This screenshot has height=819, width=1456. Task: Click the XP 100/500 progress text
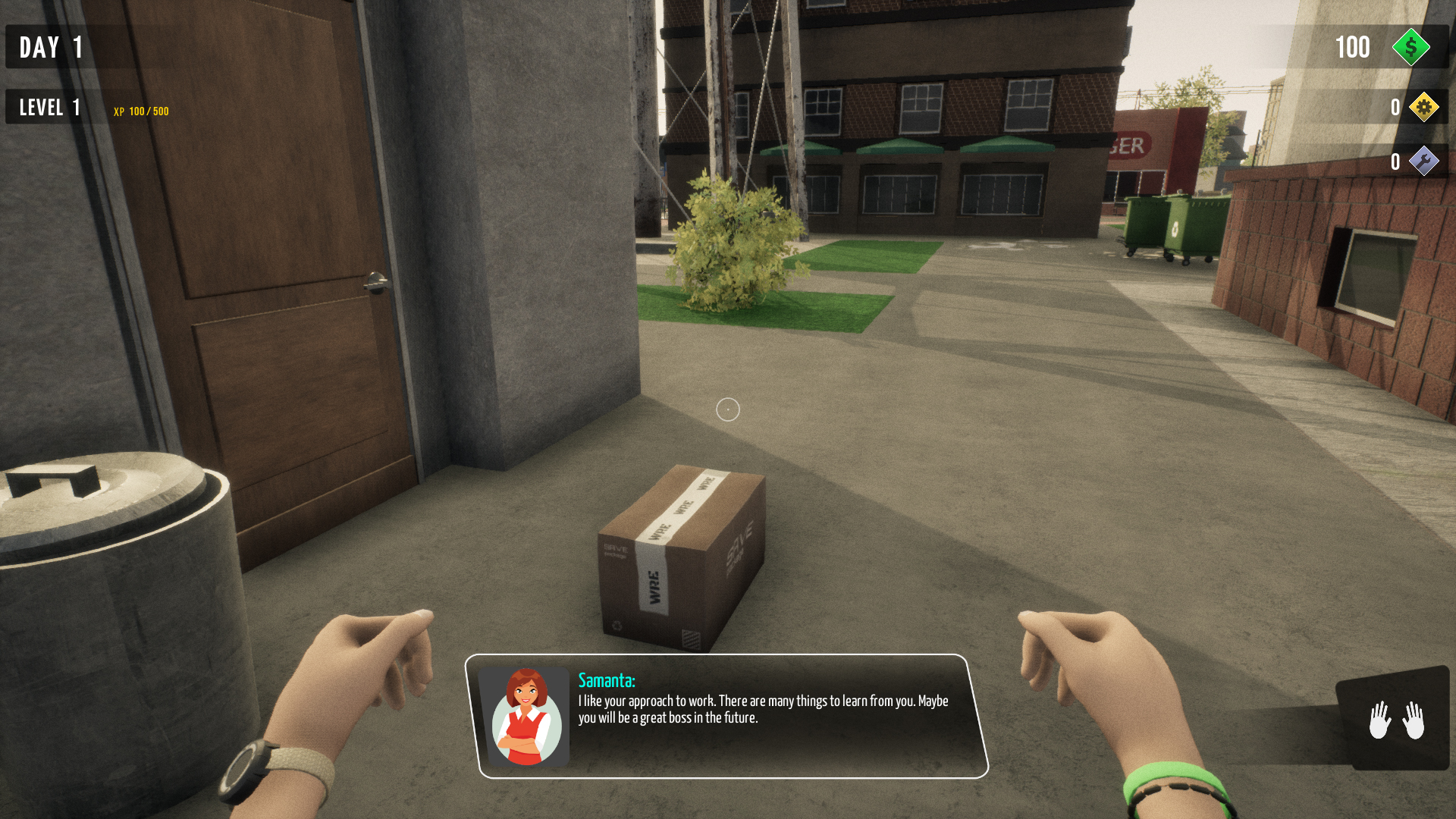tap(140, 111)
